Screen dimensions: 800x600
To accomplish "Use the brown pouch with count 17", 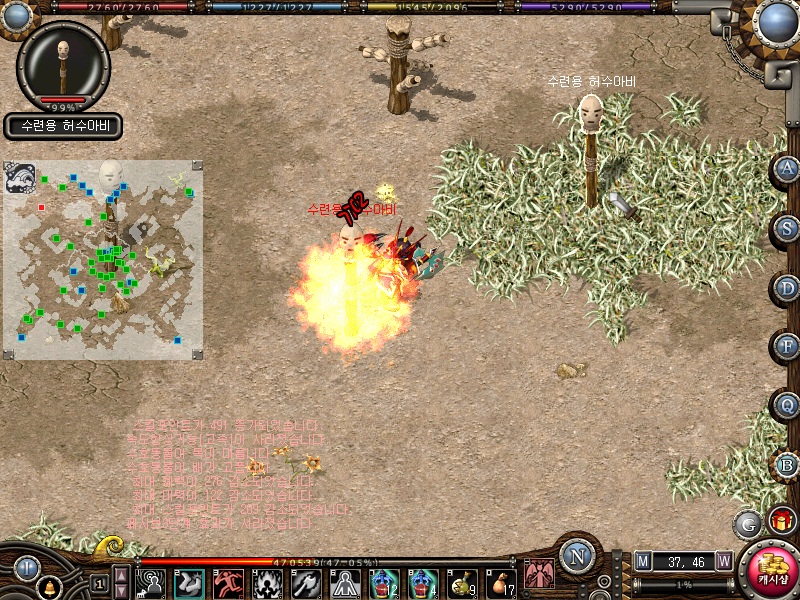I will coord(501,583).
